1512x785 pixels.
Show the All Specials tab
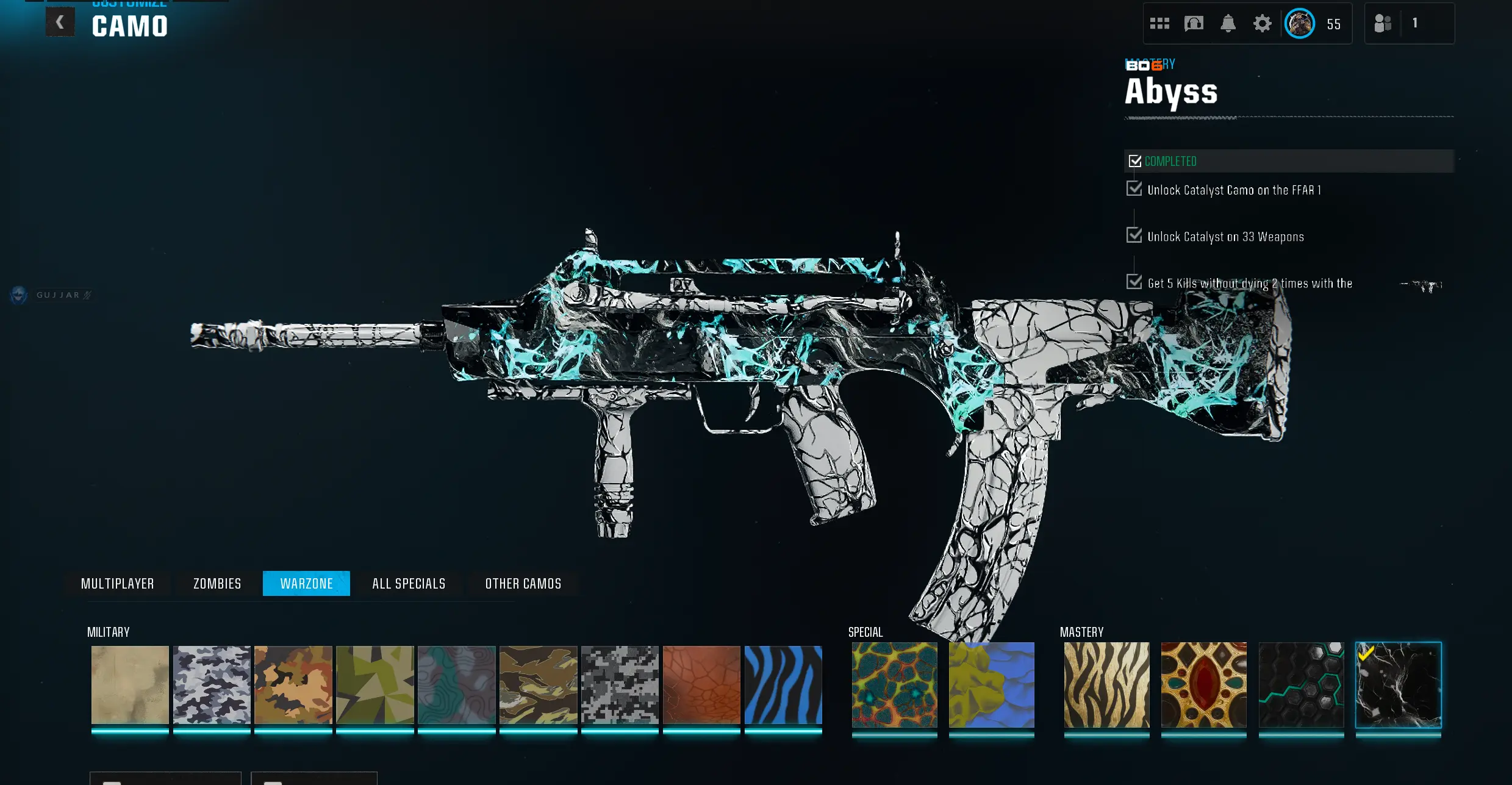click(x=409, y=584)
